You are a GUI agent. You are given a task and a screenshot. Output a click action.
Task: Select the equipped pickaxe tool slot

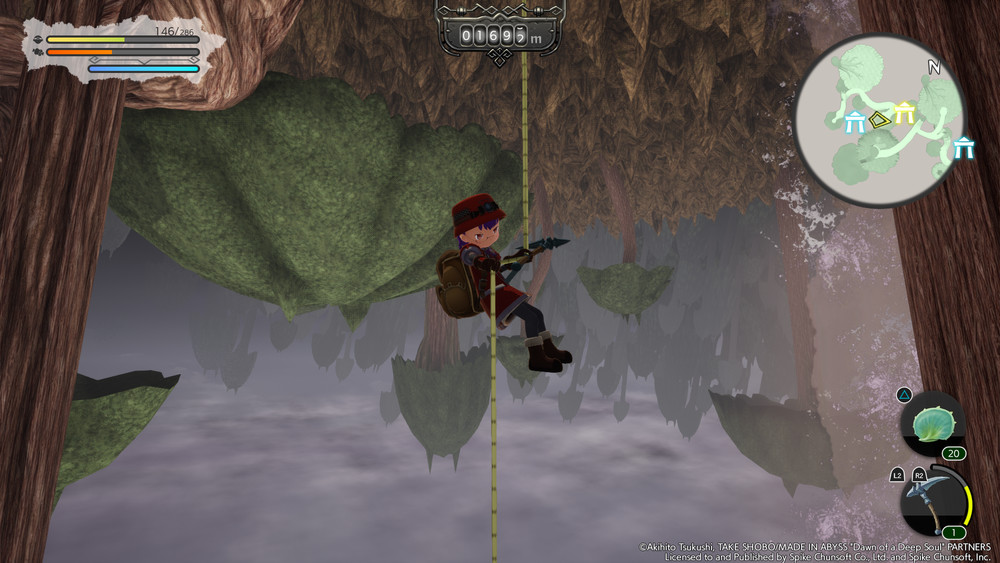(932, 499)
